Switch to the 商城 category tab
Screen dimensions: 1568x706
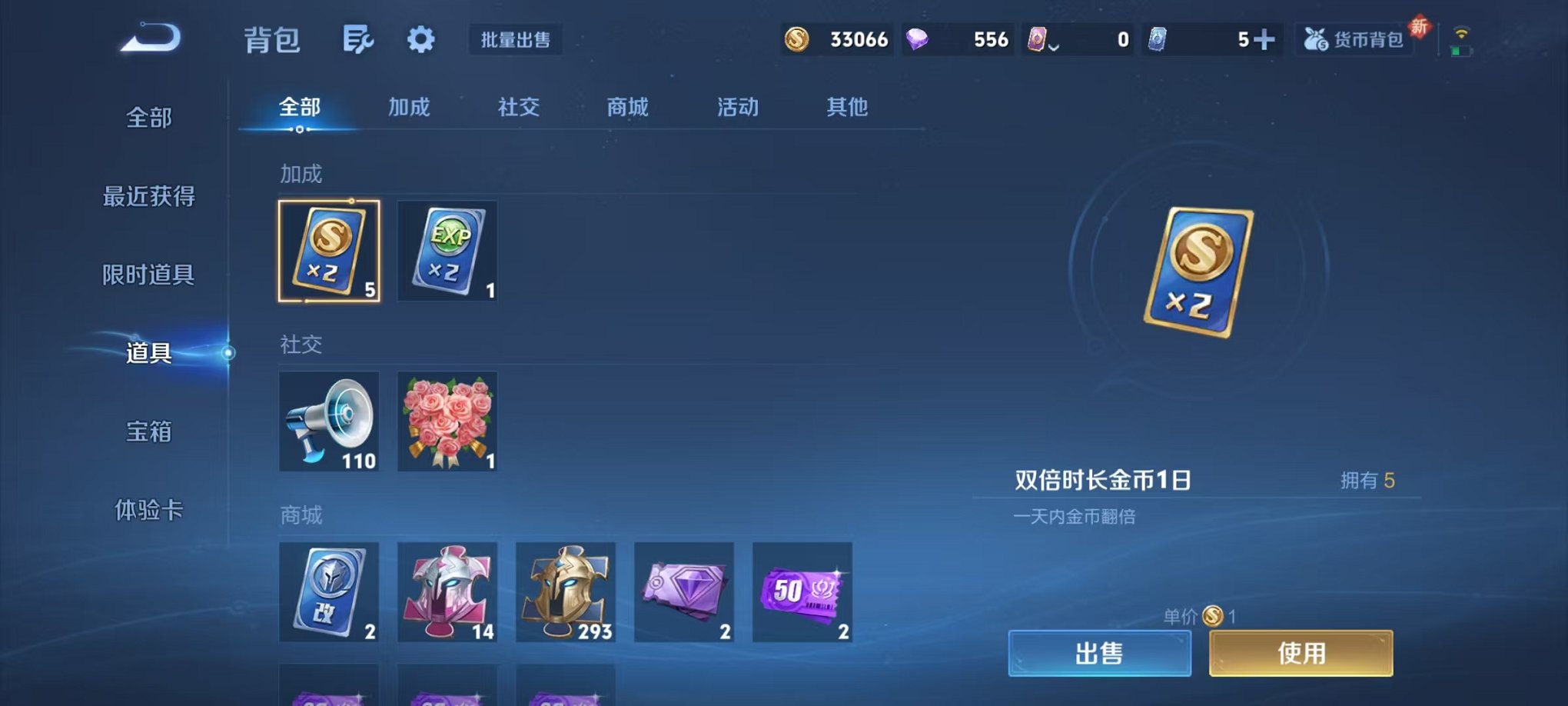click(x=626, y=108)
